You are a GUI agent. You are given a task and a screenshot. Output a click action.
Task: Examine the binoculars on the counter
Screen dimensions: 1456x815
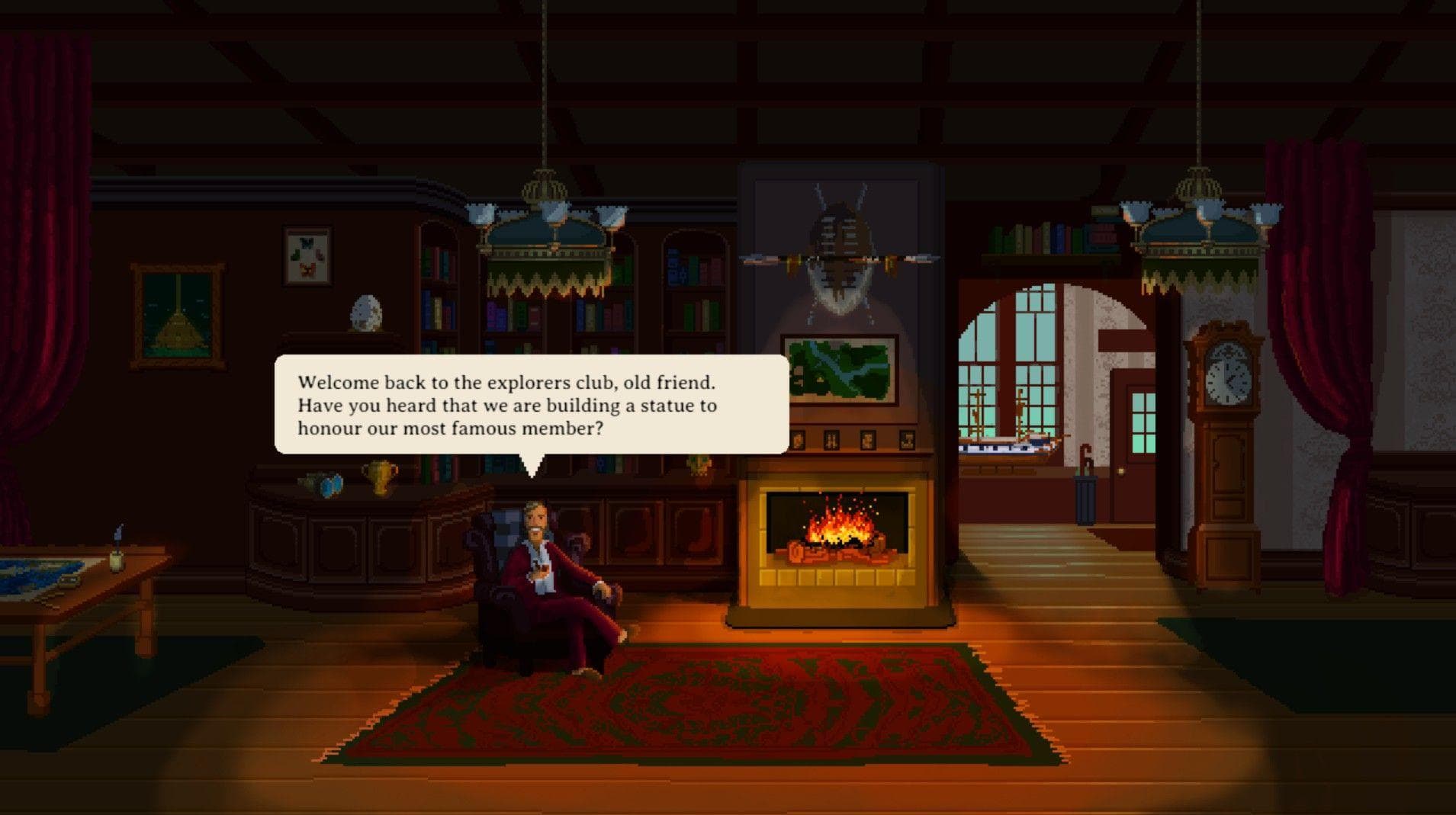(x=331, y=486)
